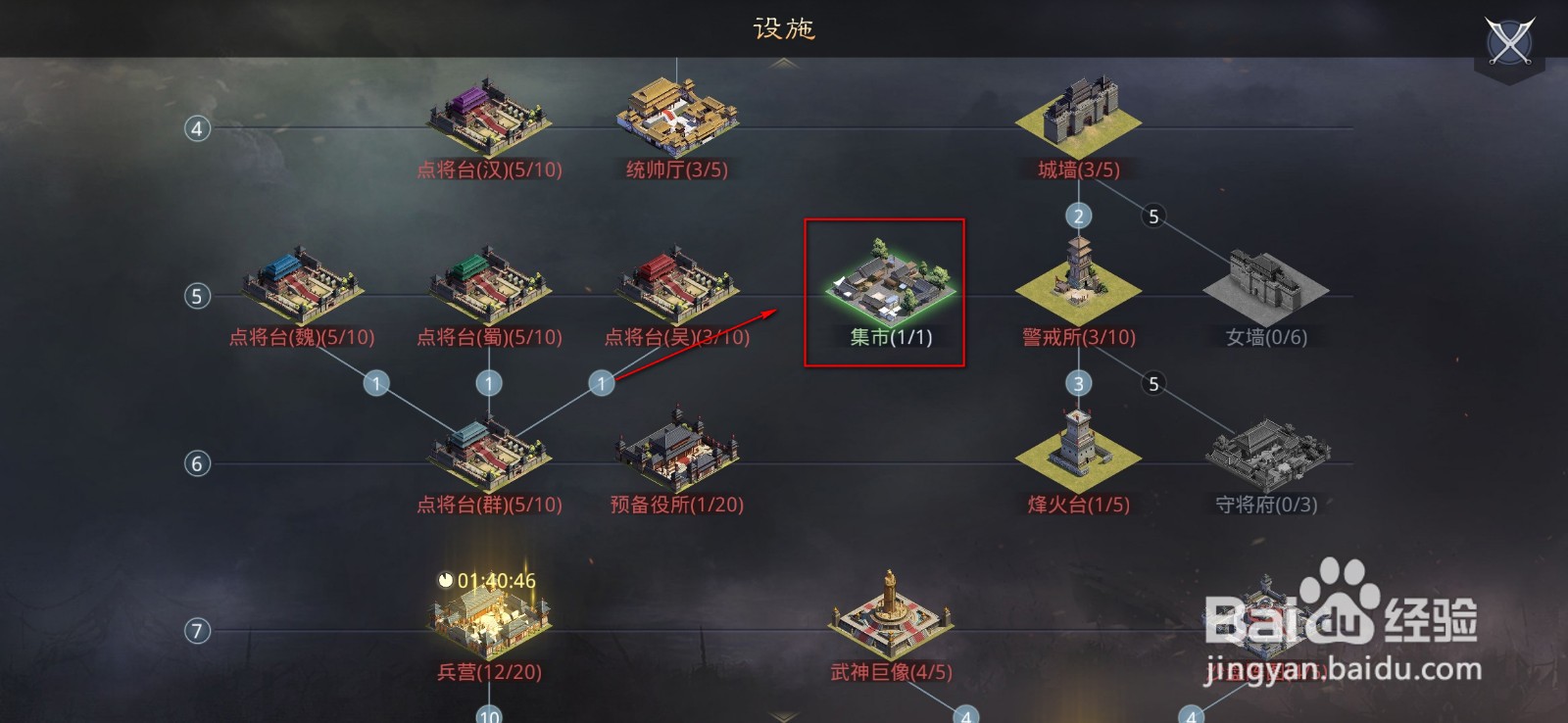The height and width of the screenshot is (723, 1568).
Task: Click the level 5 row circle marker
Action: tap(197, 294)
